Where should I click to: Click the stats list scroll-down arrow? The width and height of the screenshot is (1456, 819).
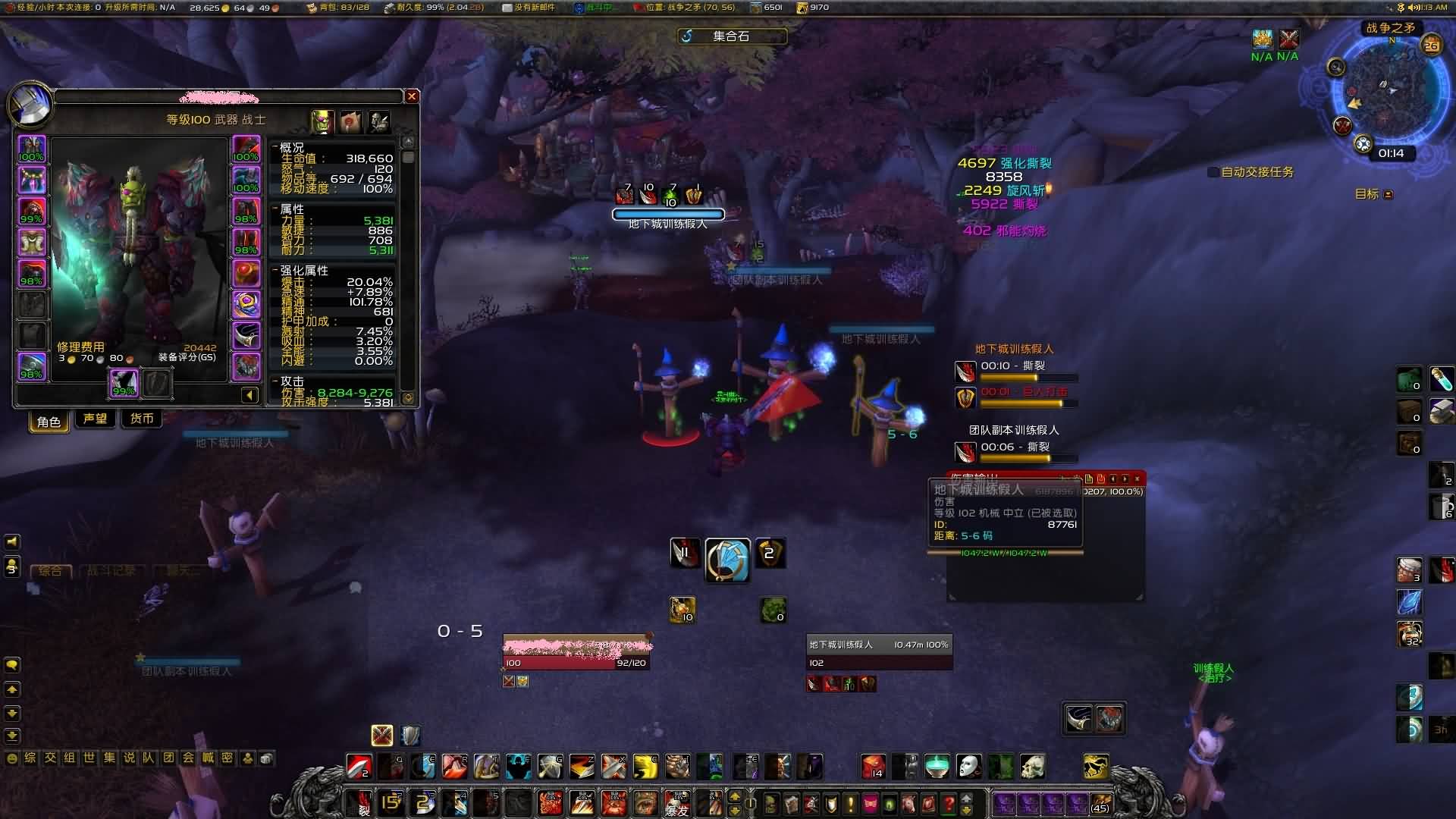coord(408,397)
